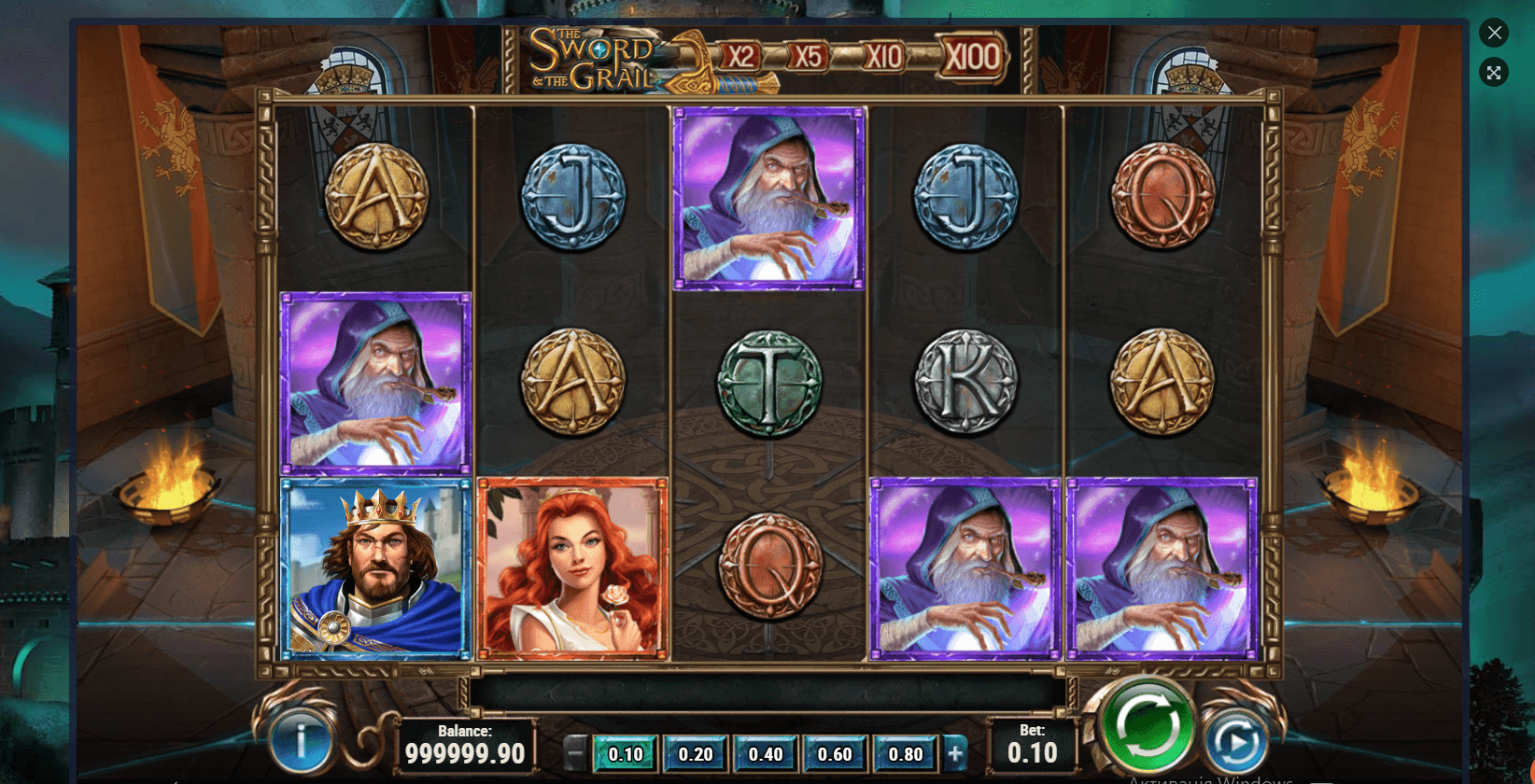This screenshot has width=1535, height=784.
Task: Increase bet with the plus button
Action: point(954,753)
